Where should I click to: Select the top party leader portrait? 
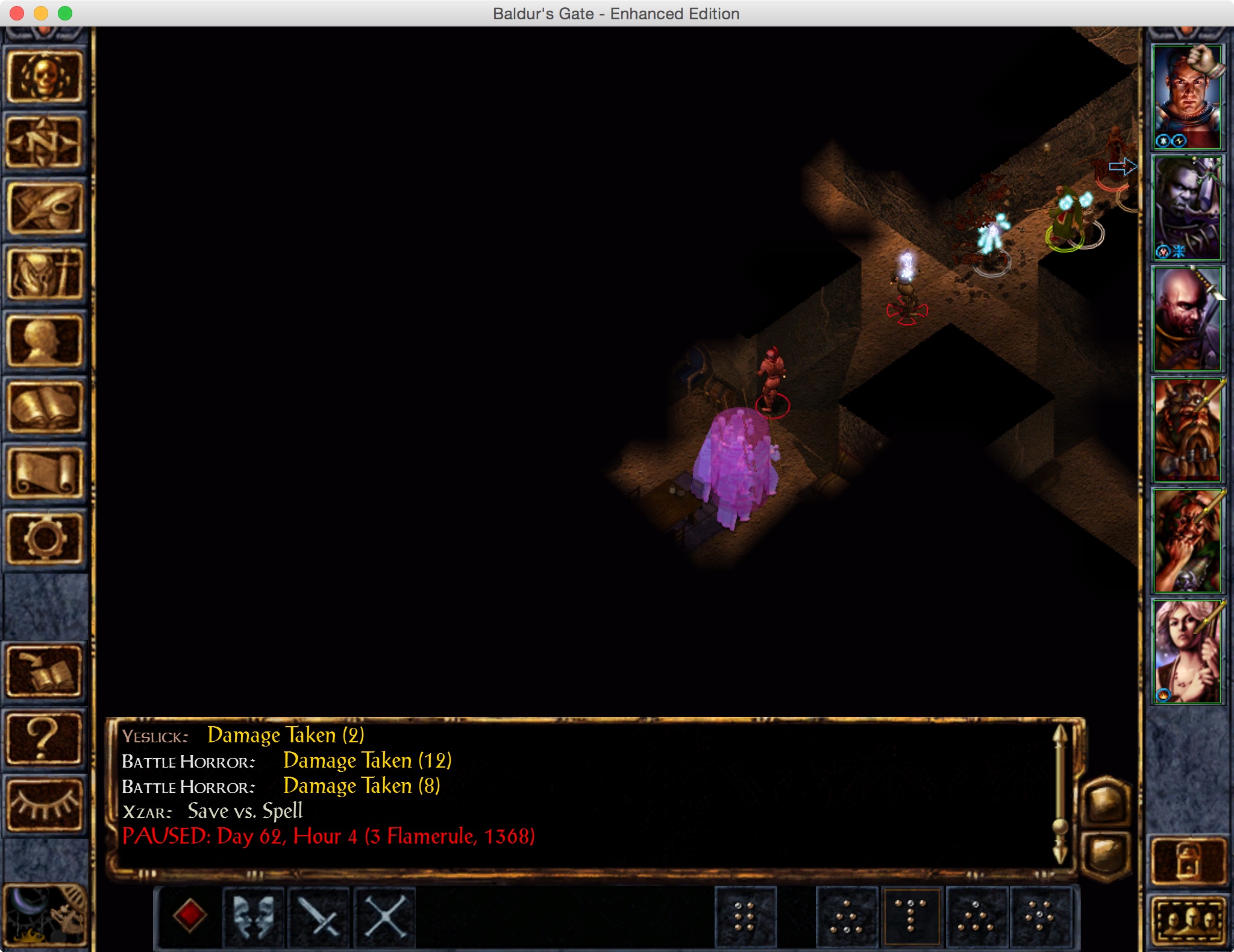coord(1186,97)
